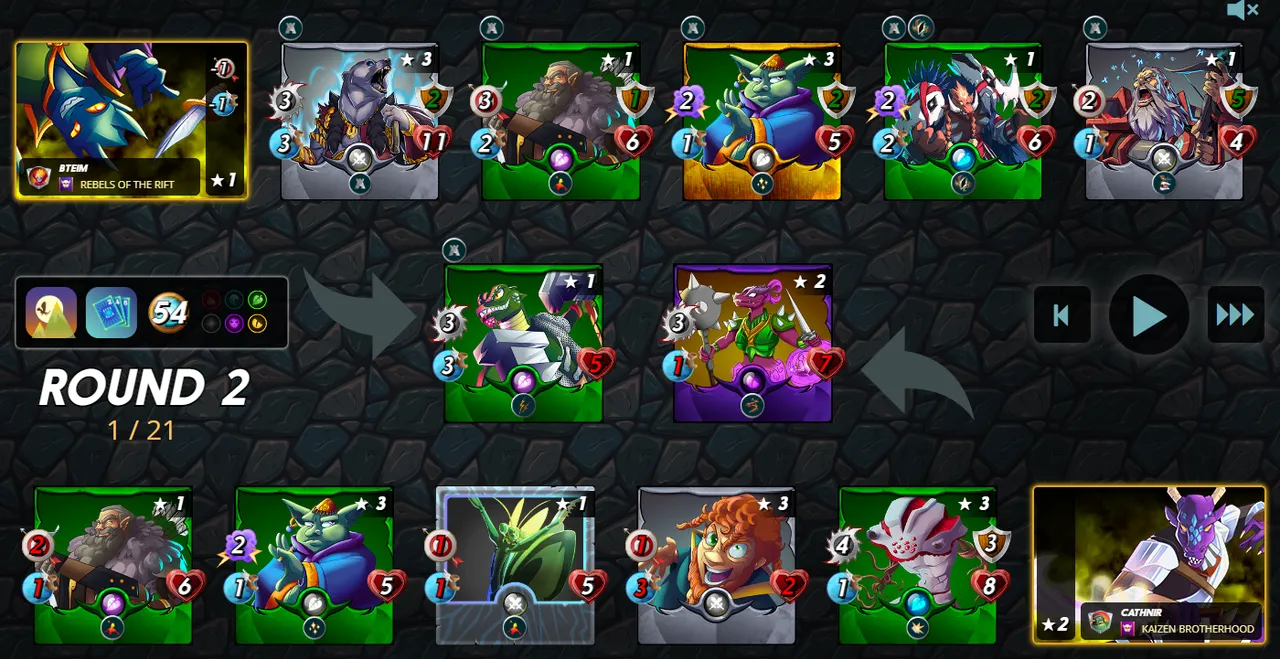Select the pink kobold card with mace
Screen dimensions: 1280x659
(x=753, y=343)
